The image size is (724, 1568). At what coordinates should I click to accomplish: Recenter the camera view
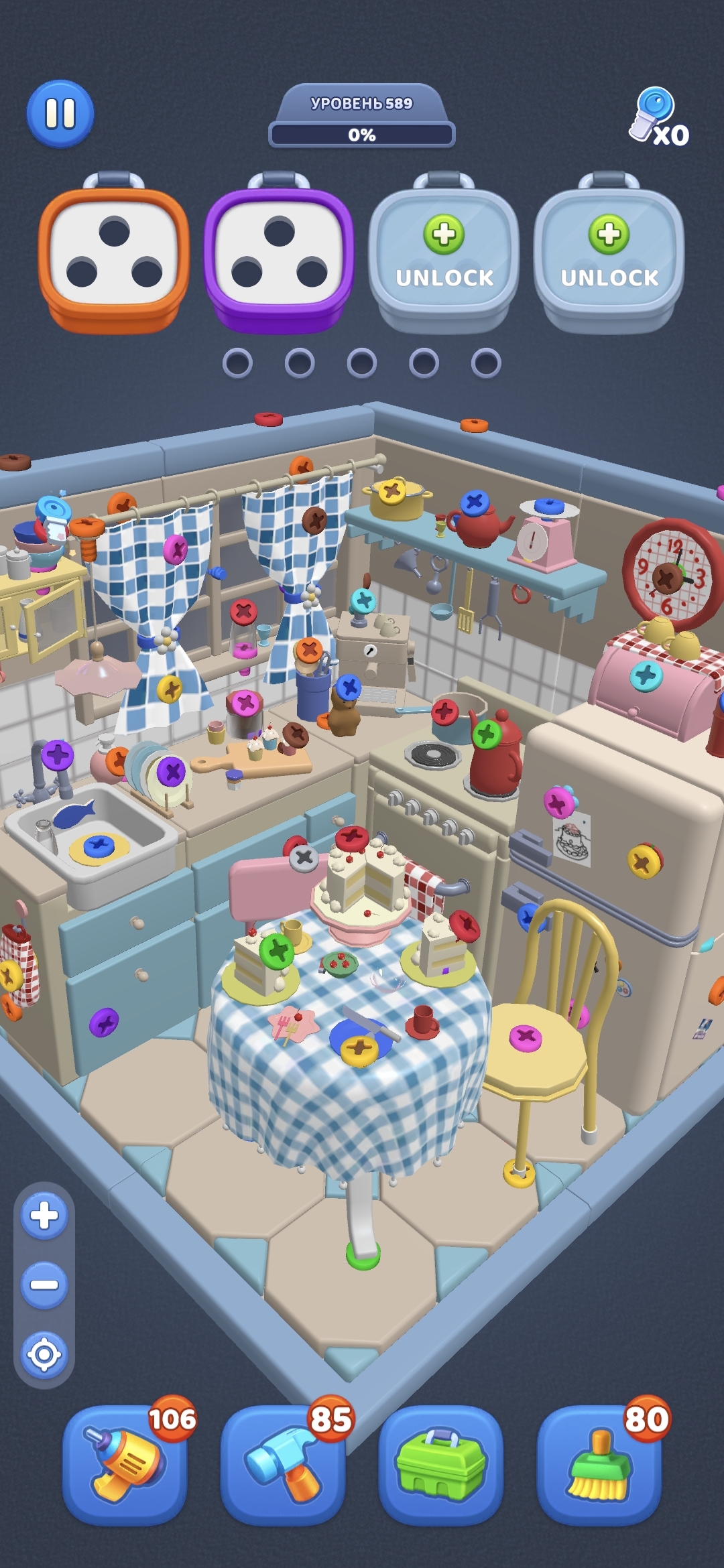[44, 1354]
